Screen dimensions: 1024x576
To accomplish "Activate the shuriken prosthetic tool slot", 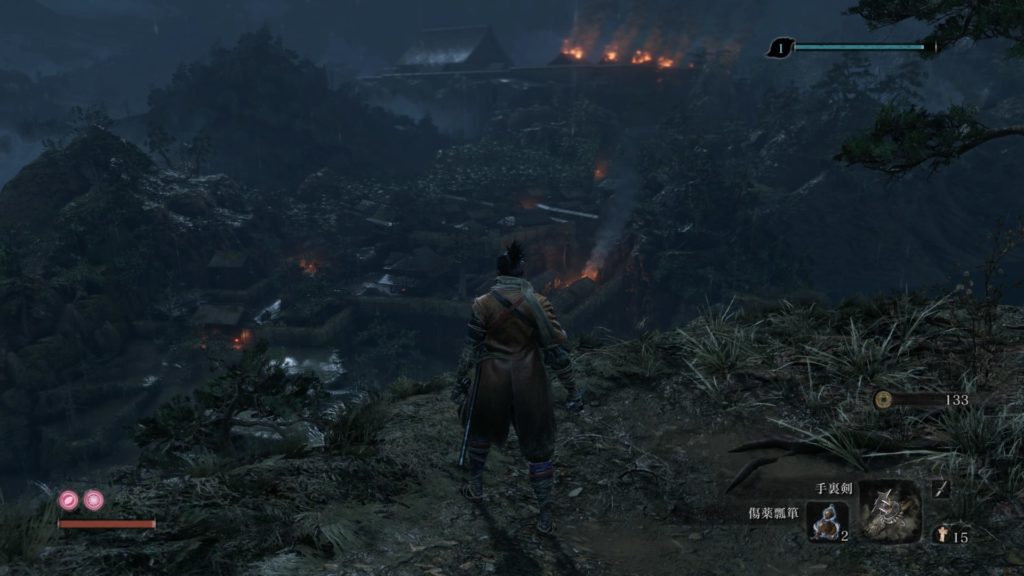I will (x=890, y=511).
